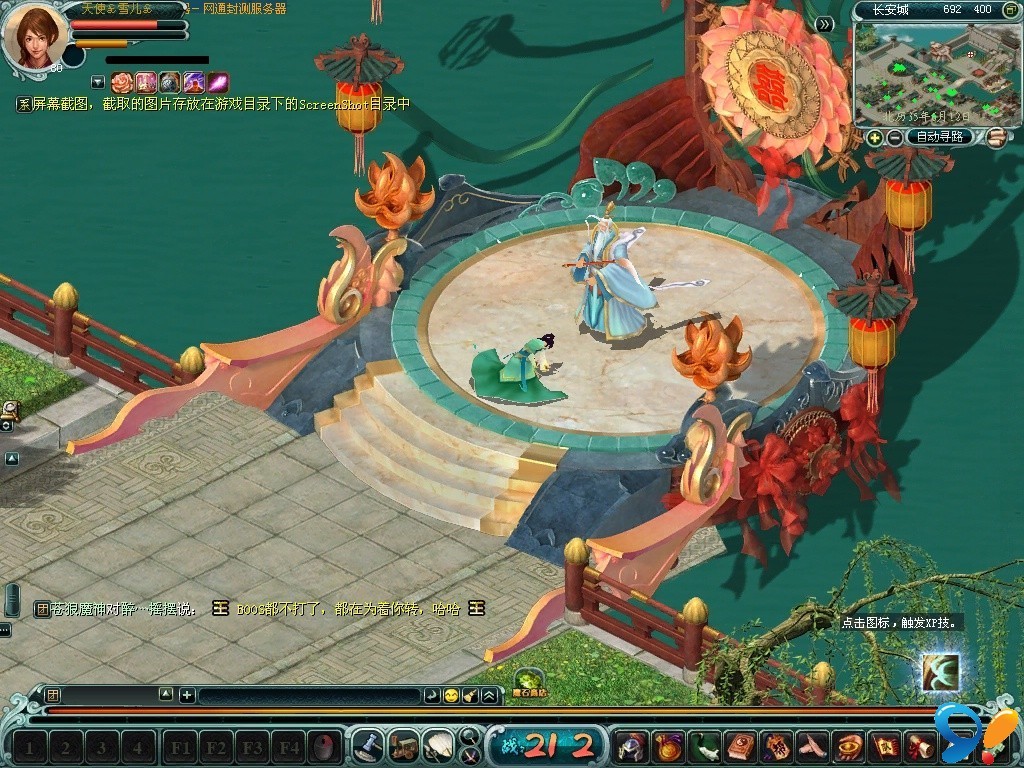The height and width of the screenshot is (768, 1024).
Task: Open the scroll icon beside the minimap
Action: pos(995,137)
